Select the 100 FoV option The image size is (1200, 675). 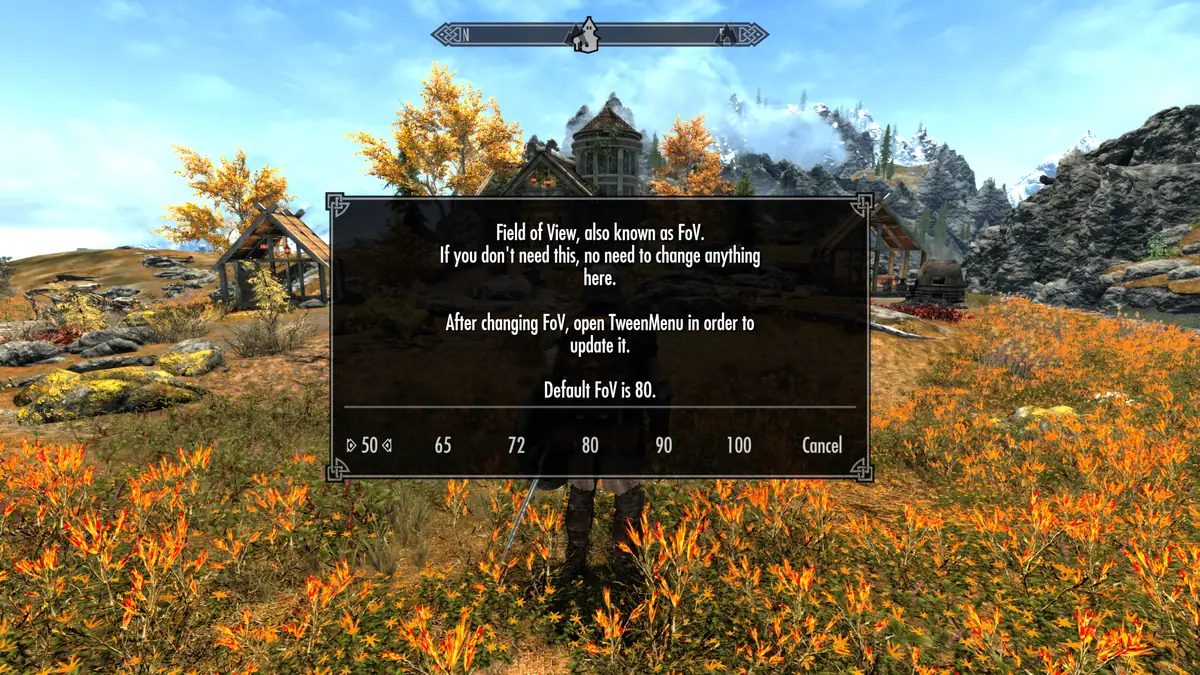[x=739, y=445]
